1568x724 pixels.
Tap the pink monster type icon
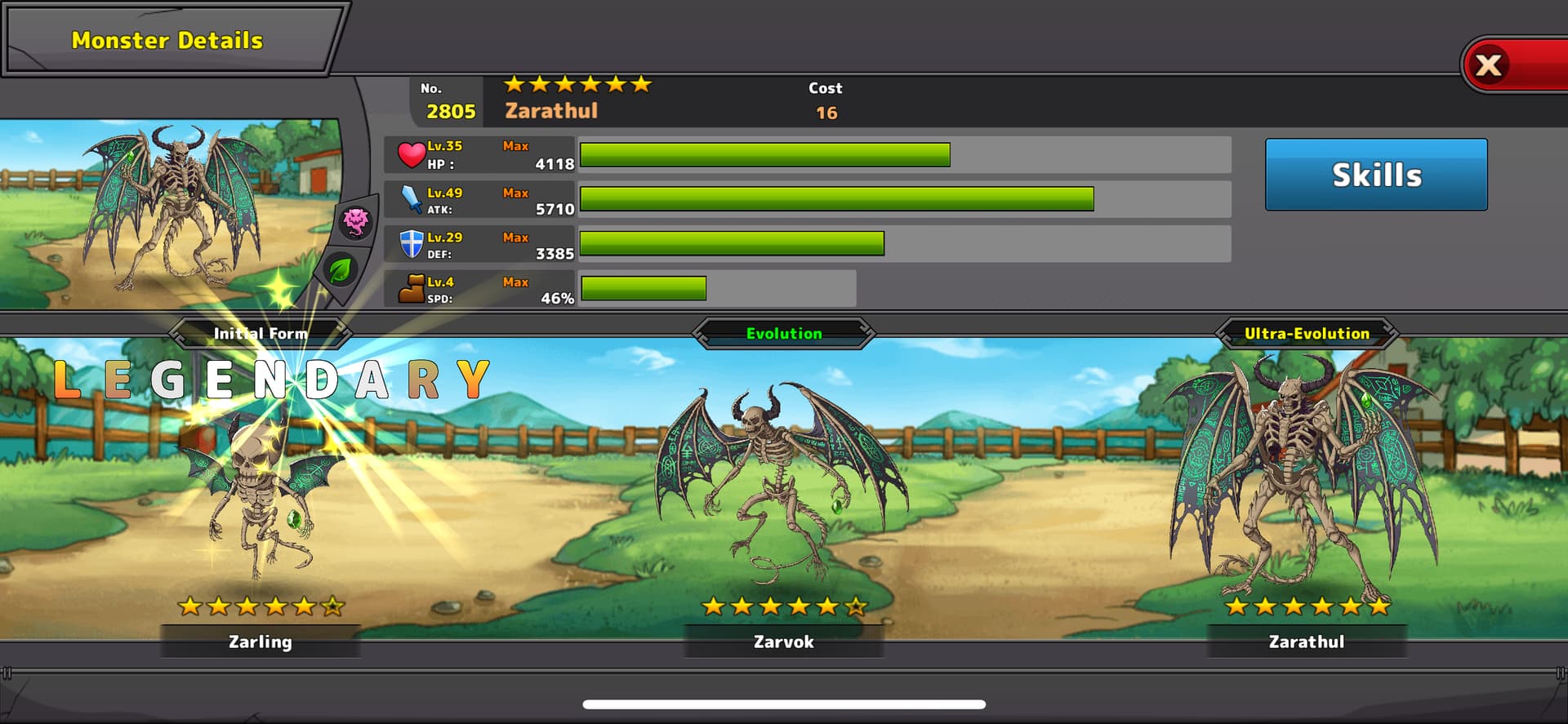click(x=356, y=220)
